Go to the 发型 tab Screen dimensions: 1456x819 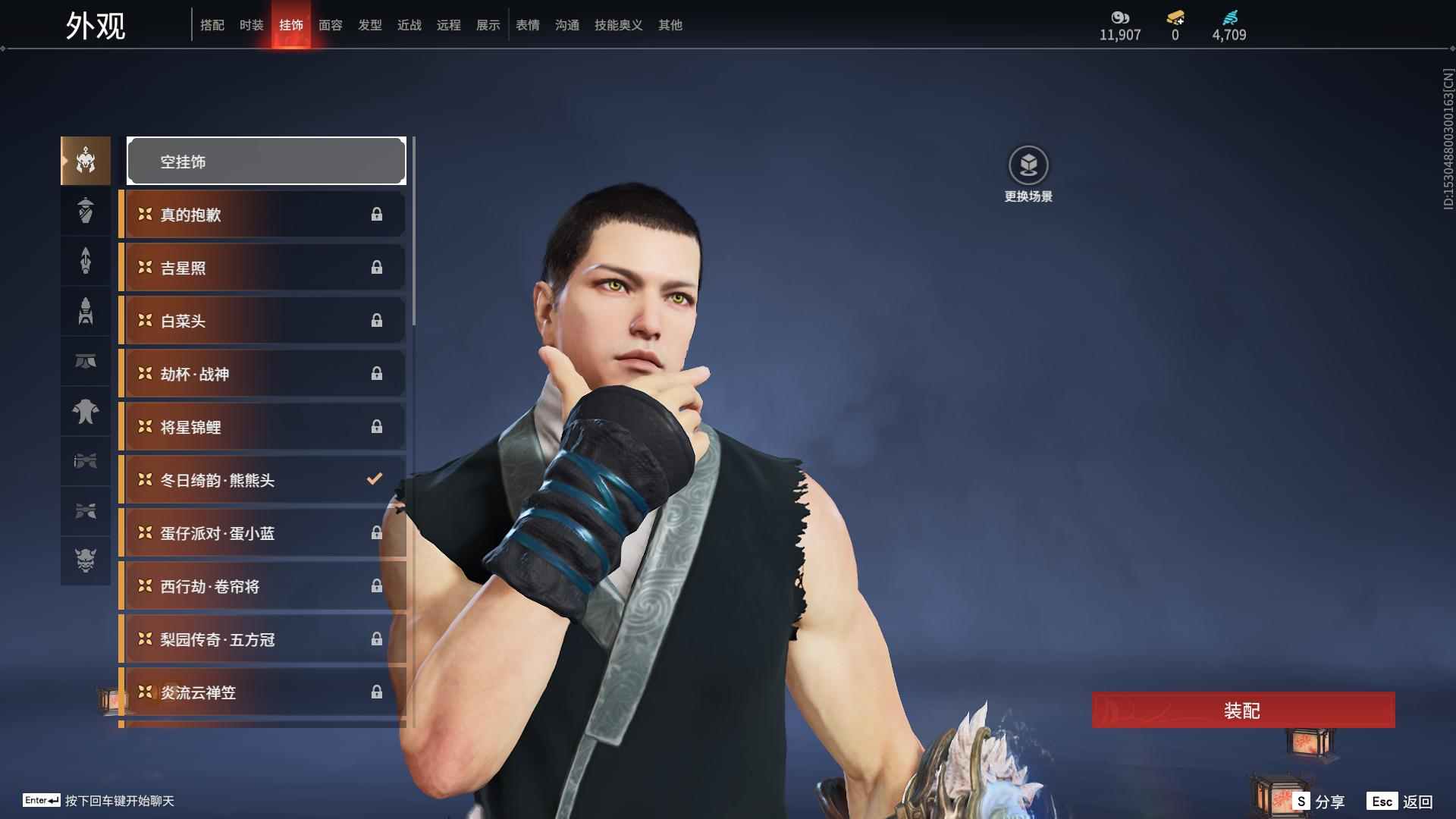click(x=370, y=25)
